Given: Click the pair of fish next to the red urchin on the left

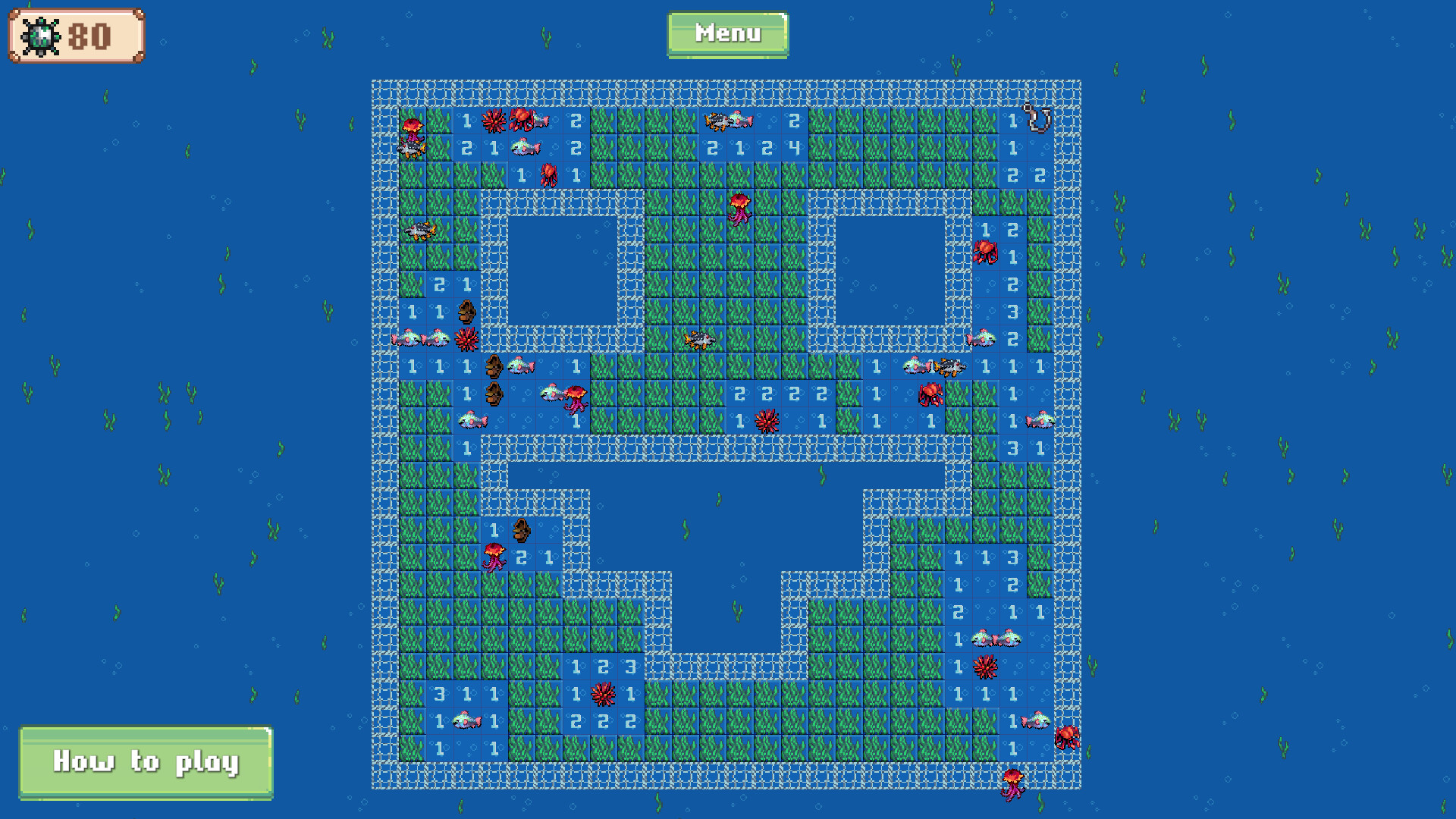Looking at the screenshot, I should pyautogui.click(x=421, y=337).
